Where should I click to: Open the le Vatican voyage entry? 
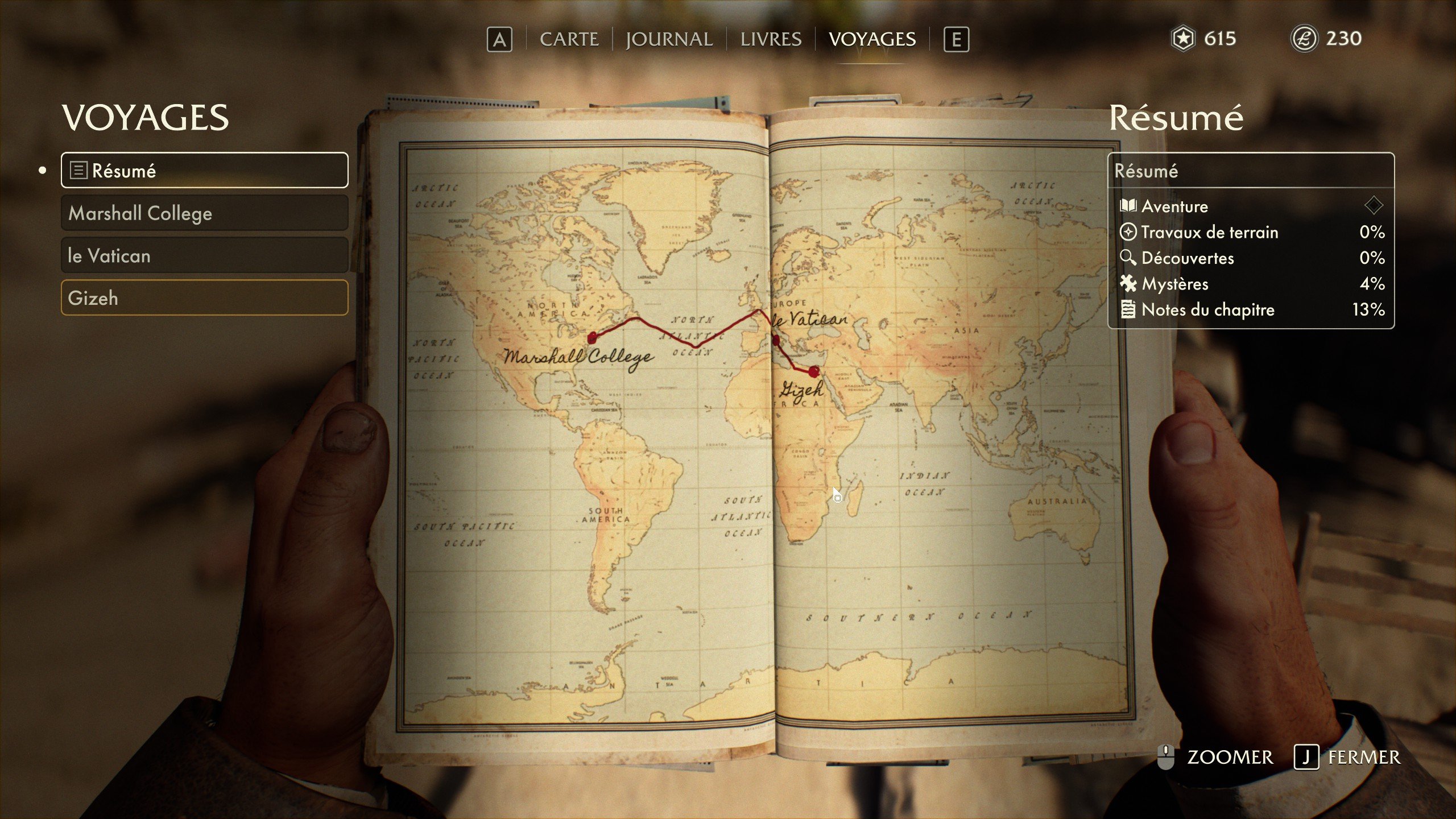point(204,256)
